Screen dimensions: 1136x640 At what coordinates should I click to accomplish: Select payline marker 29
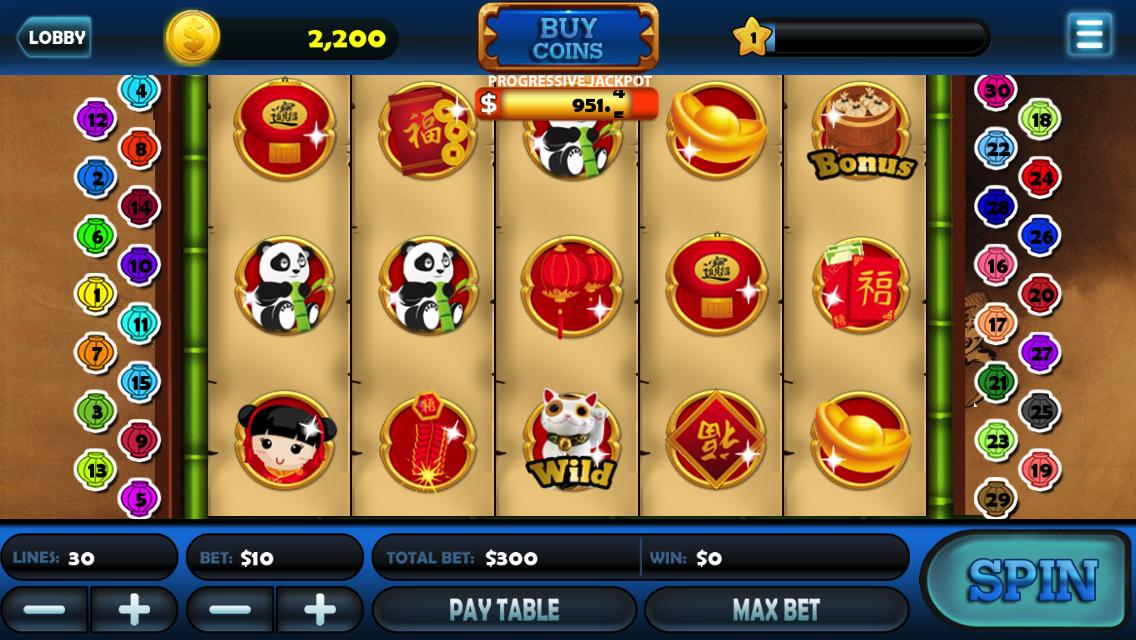996,498
